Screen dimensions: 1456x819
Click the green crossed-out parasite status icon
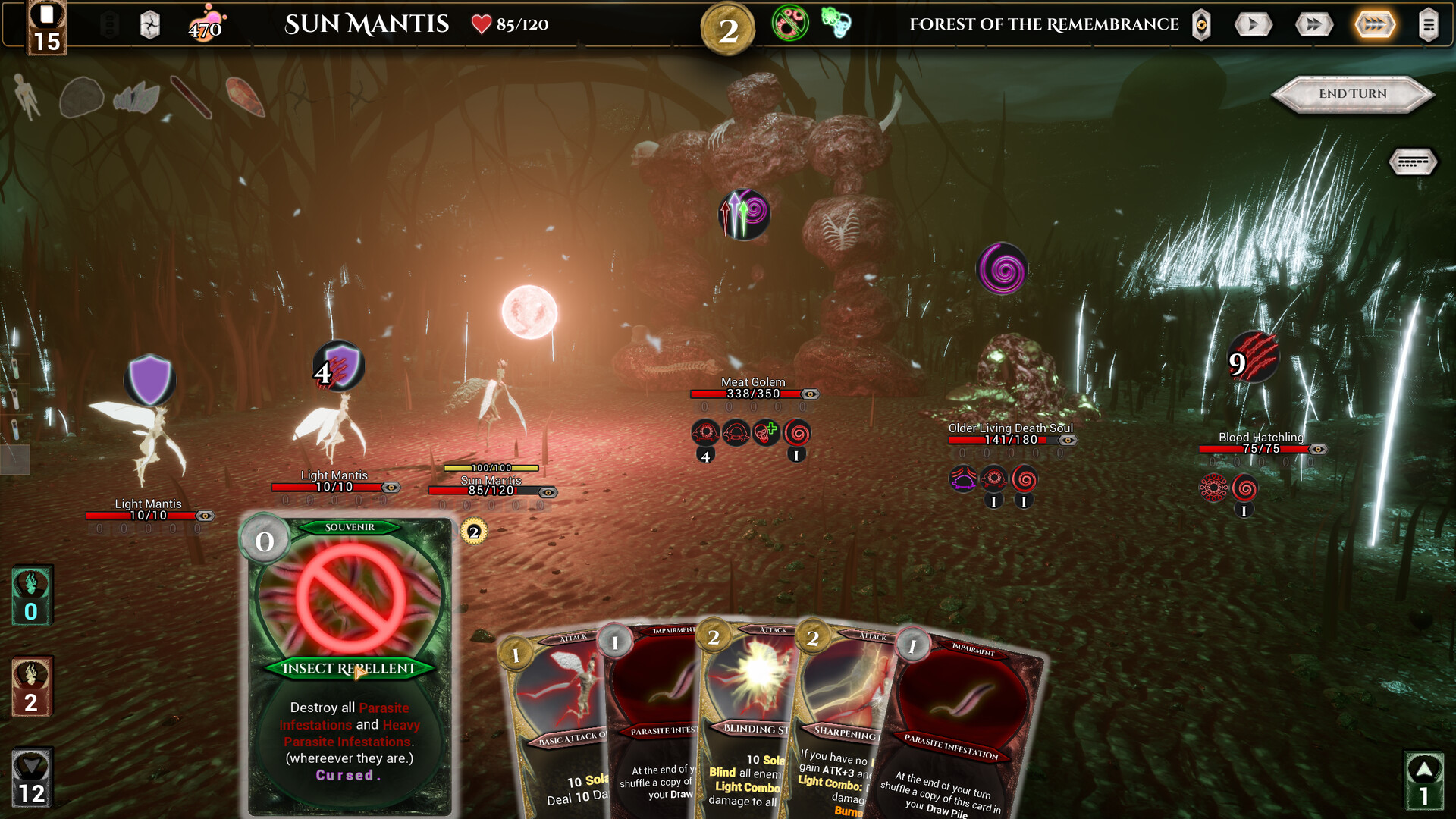[x=789, y=23]
